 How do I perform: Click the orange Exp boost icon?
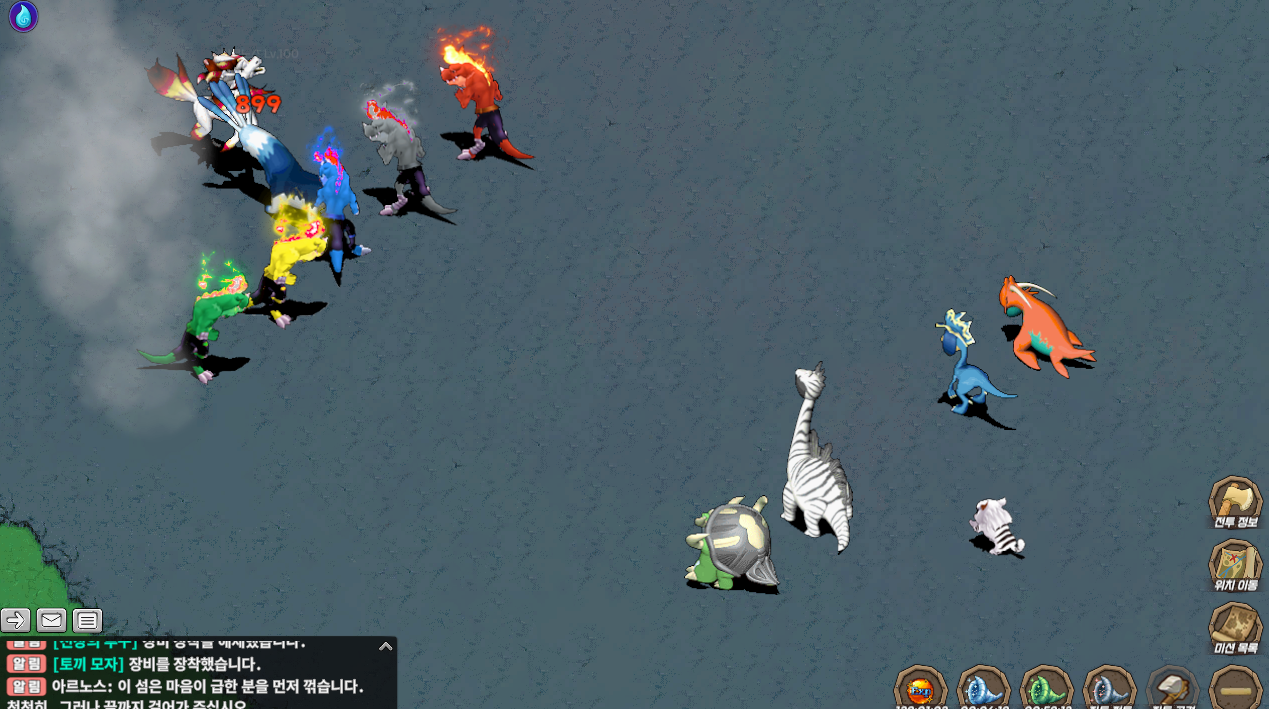pyautogui.click(x=920, y=688)
